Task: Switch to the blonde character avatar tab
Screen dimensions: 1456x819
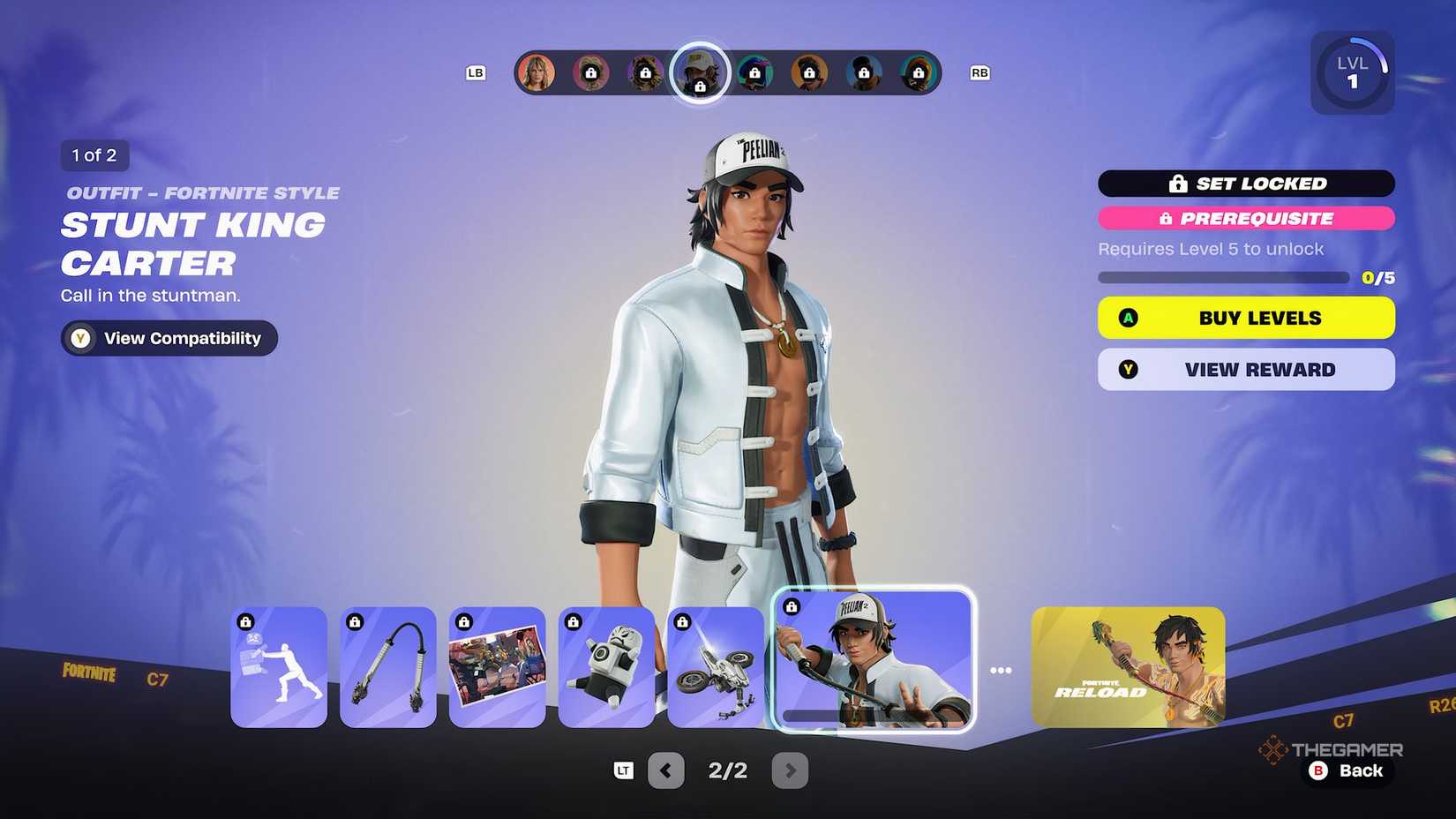Action: [x=536, y=73]
